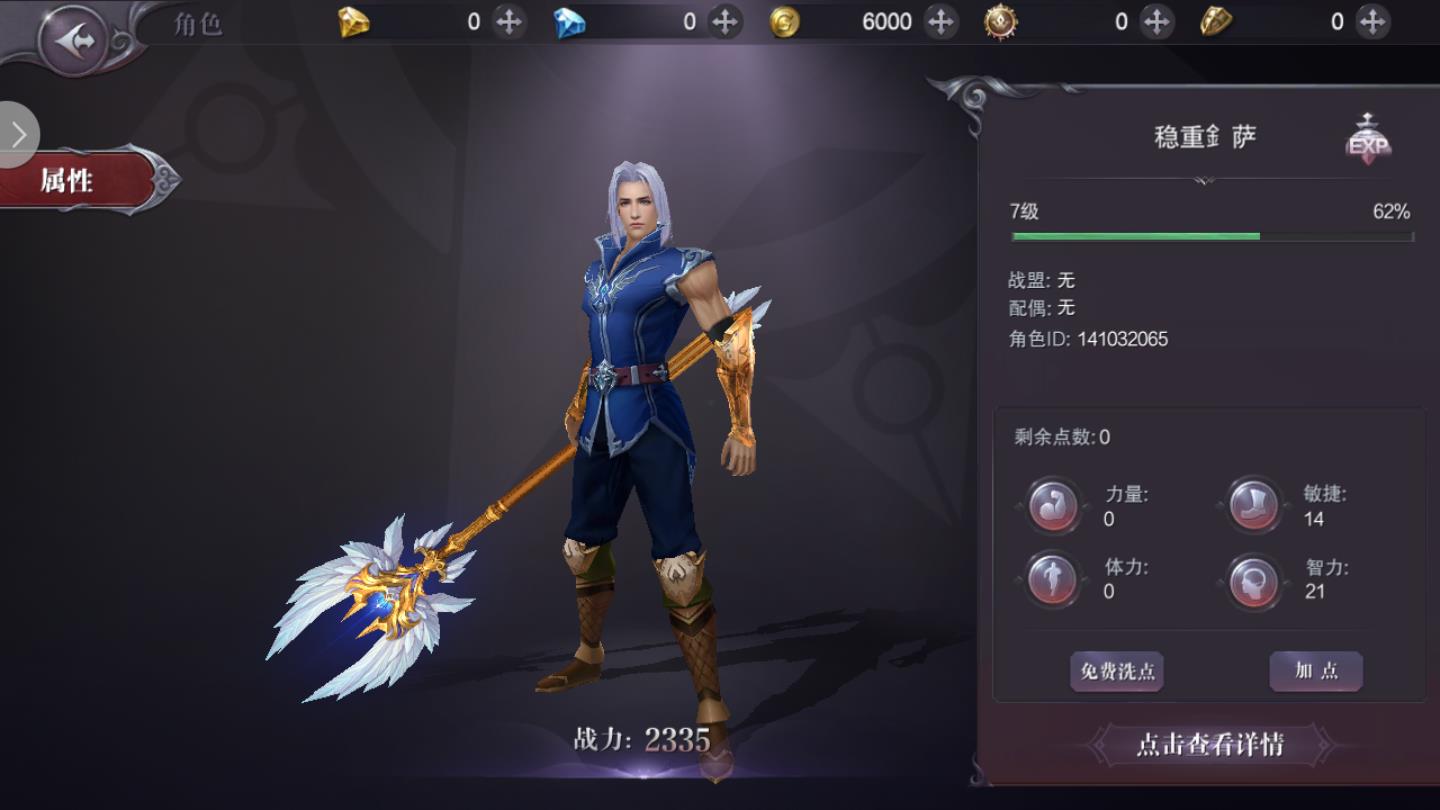This screenshot has width=1440, height=810.
Task: Click the 加点 add points button
Action: 1316,671
